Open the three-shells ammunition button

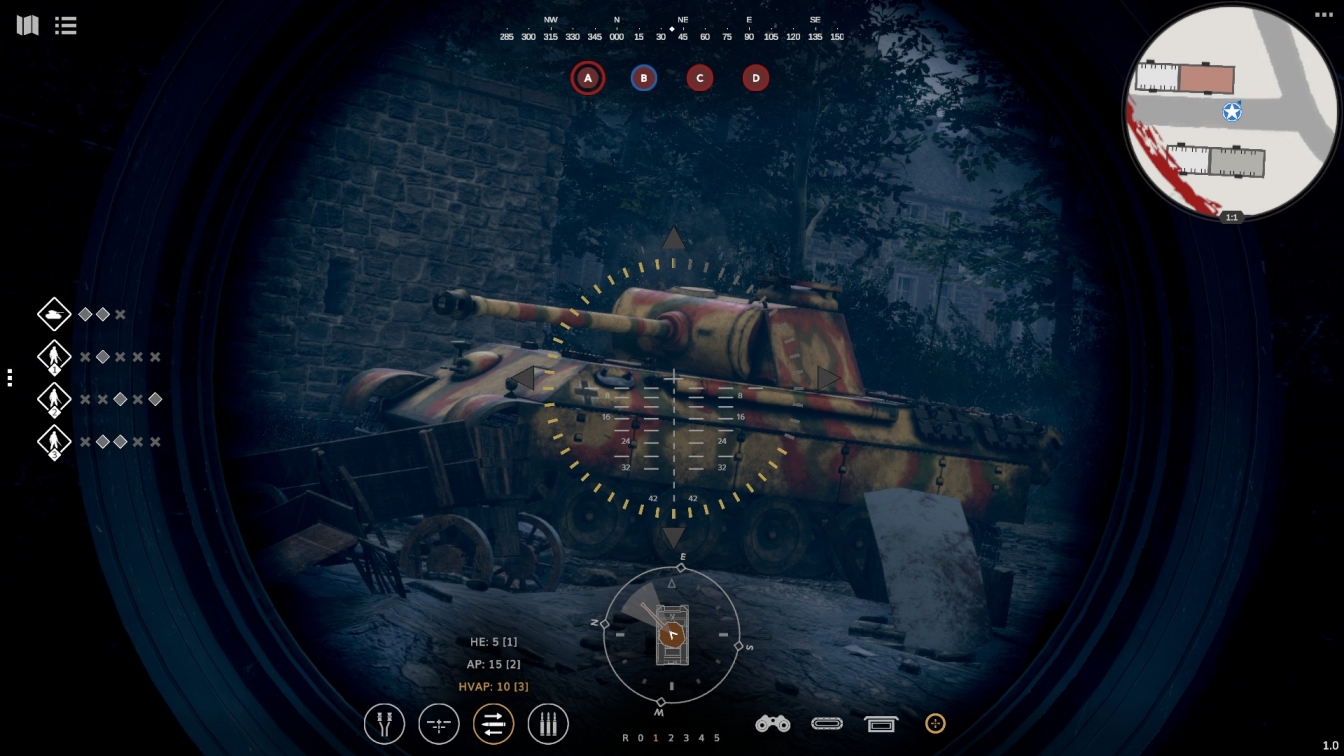(x=548, y=724)
